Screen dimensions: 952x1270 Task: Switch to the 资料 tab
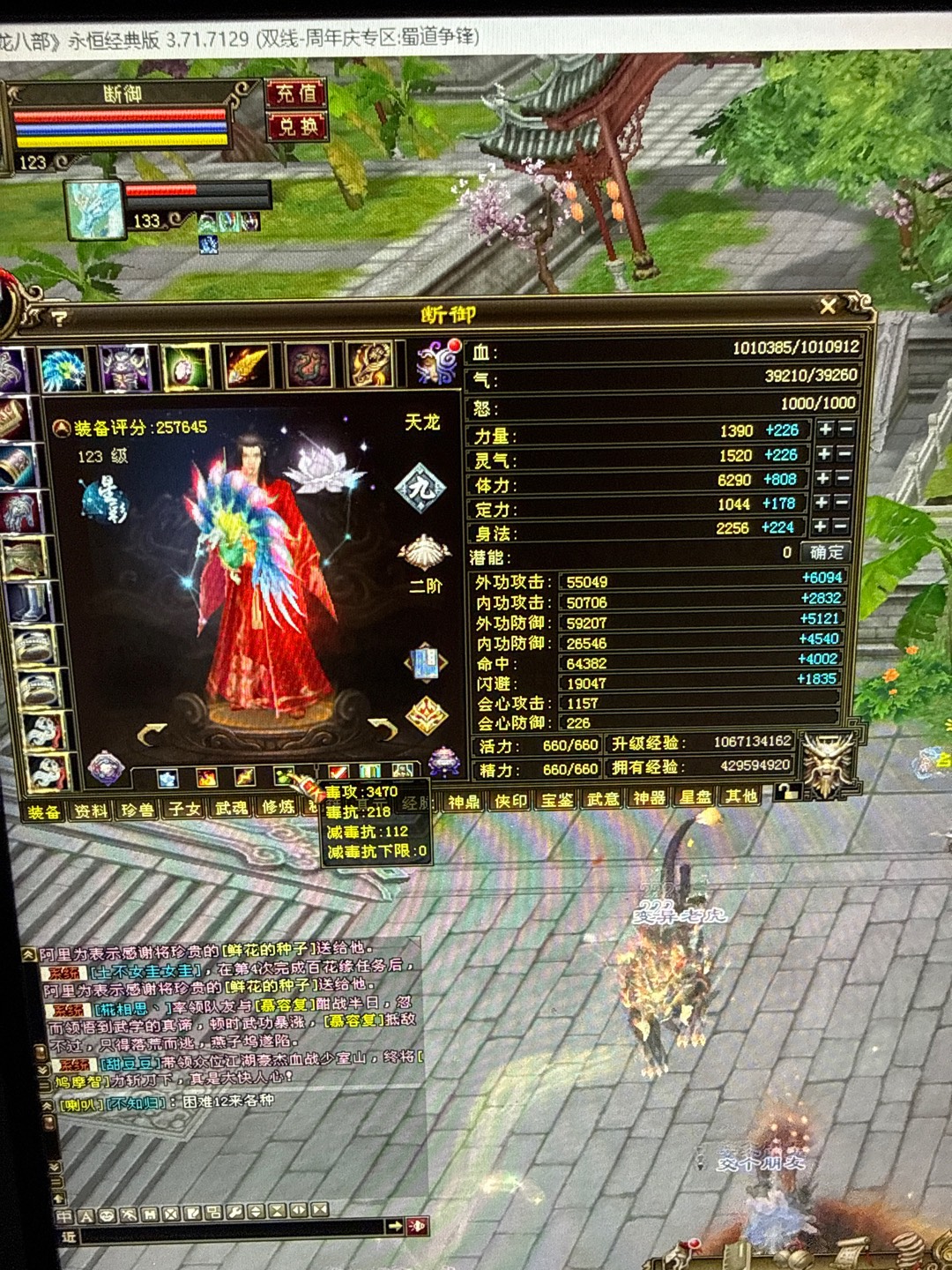pyautogui.click(x=90, y=810)
